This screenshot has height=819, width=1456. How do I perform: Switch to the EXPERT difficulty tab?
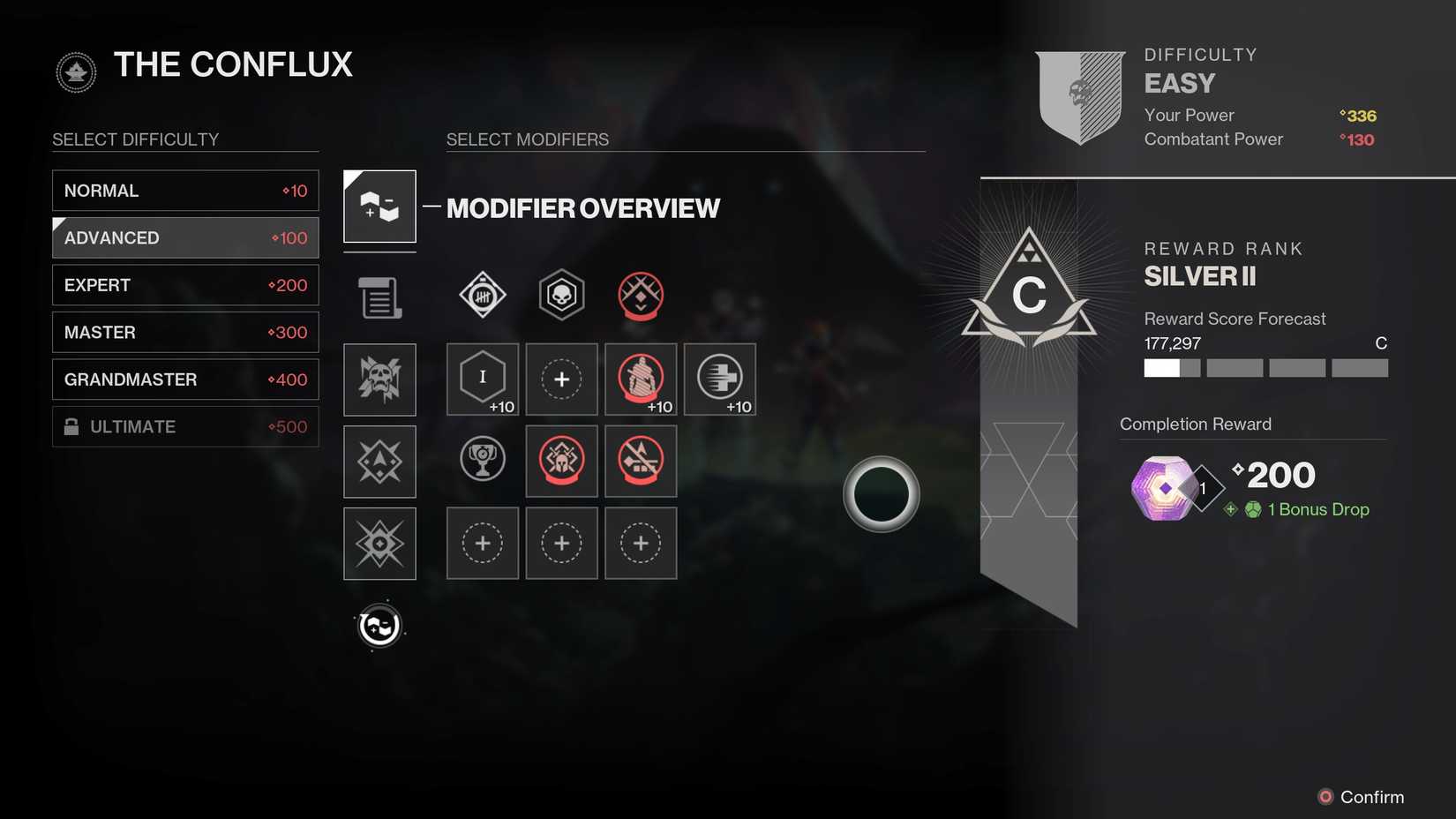tap(185, 285)
